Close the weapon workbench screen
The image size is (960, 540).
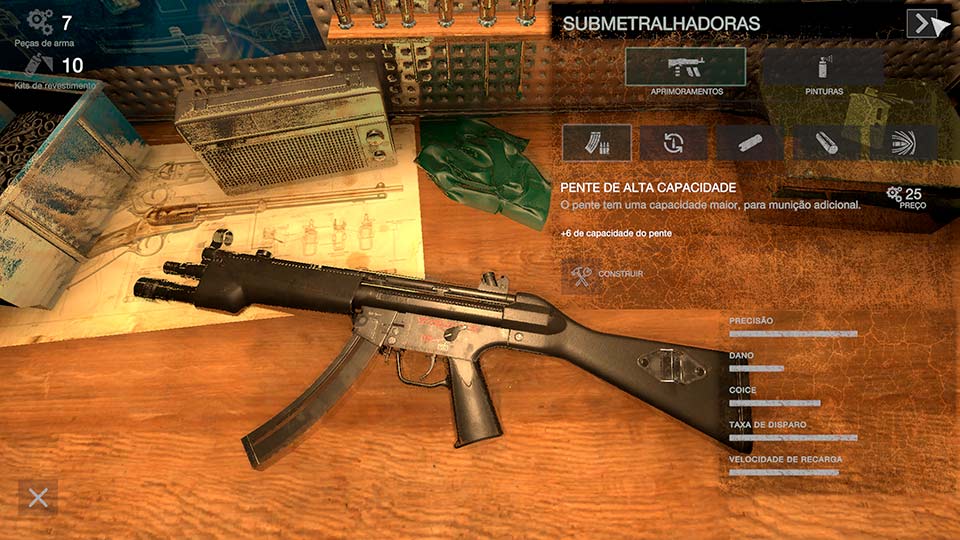38,497
